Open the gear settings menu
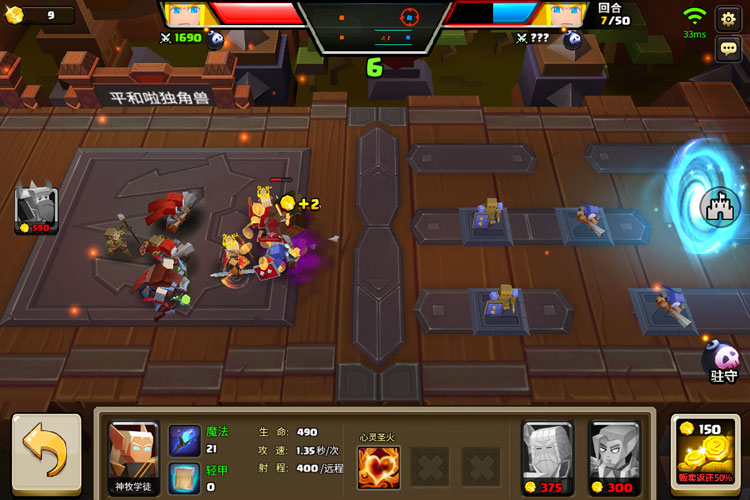The width and height of the screenshot is (750, 500). coord(728,18)
